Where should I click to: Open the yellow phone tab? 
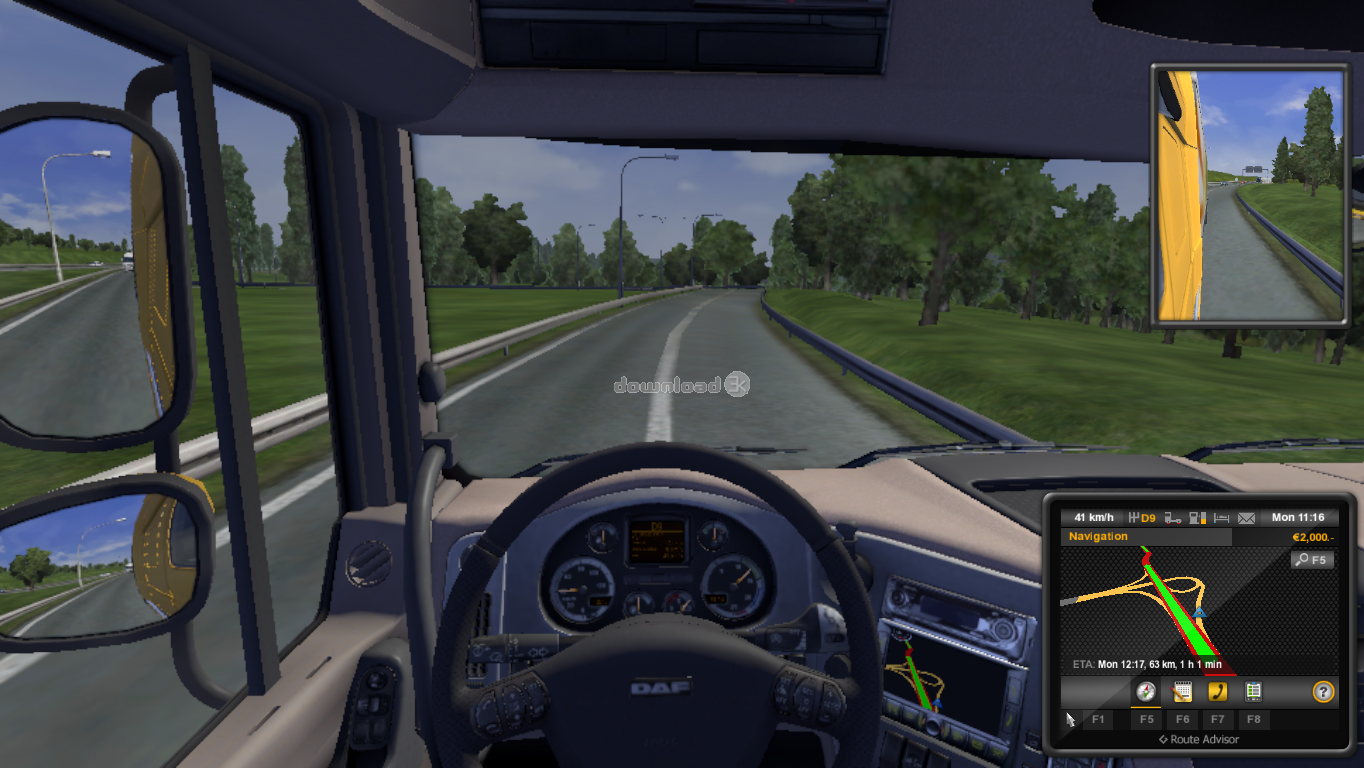tap(1217, 691)
